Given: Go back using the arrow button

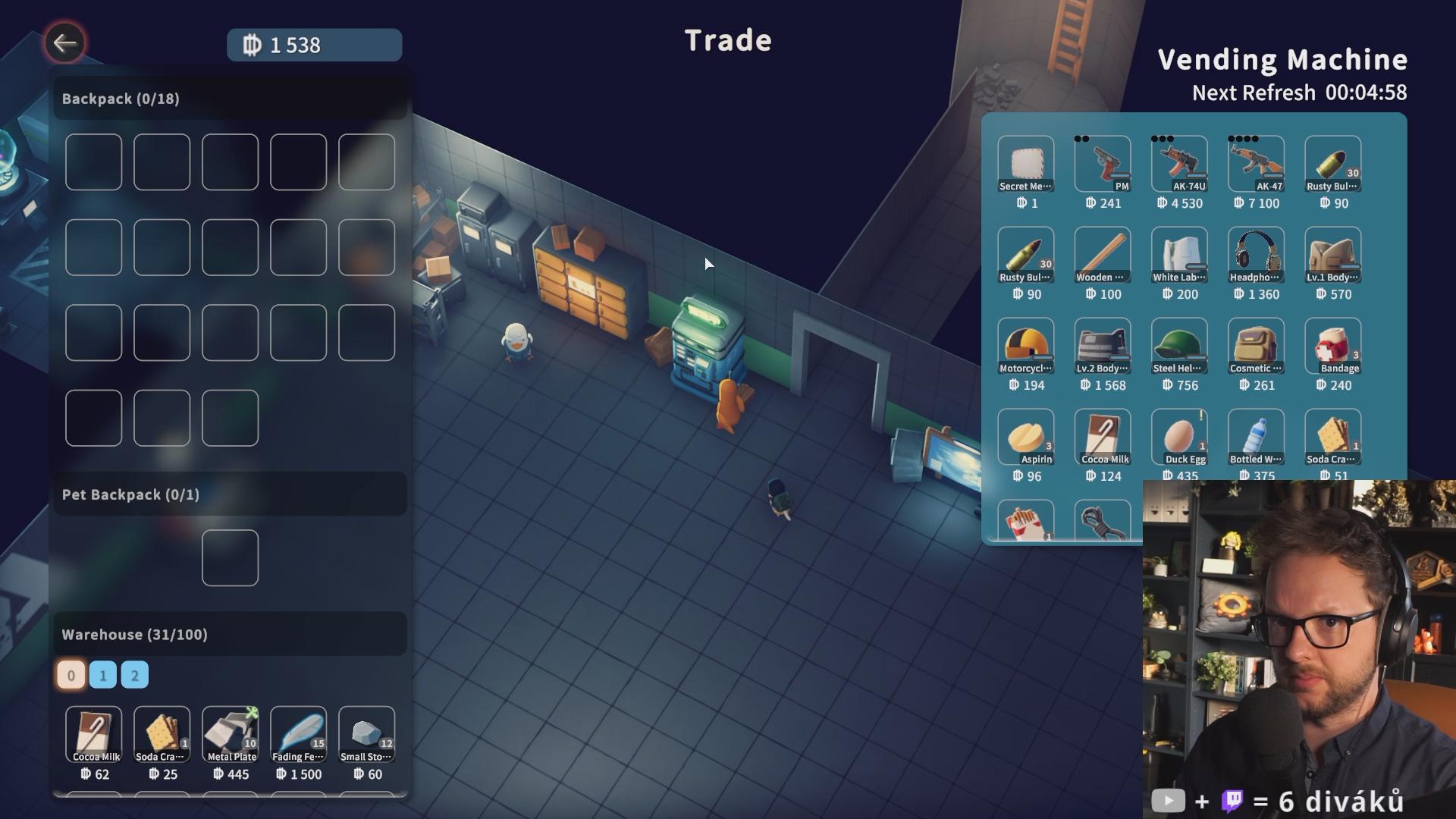Looking at the screenshot, I should click(64, 43).
